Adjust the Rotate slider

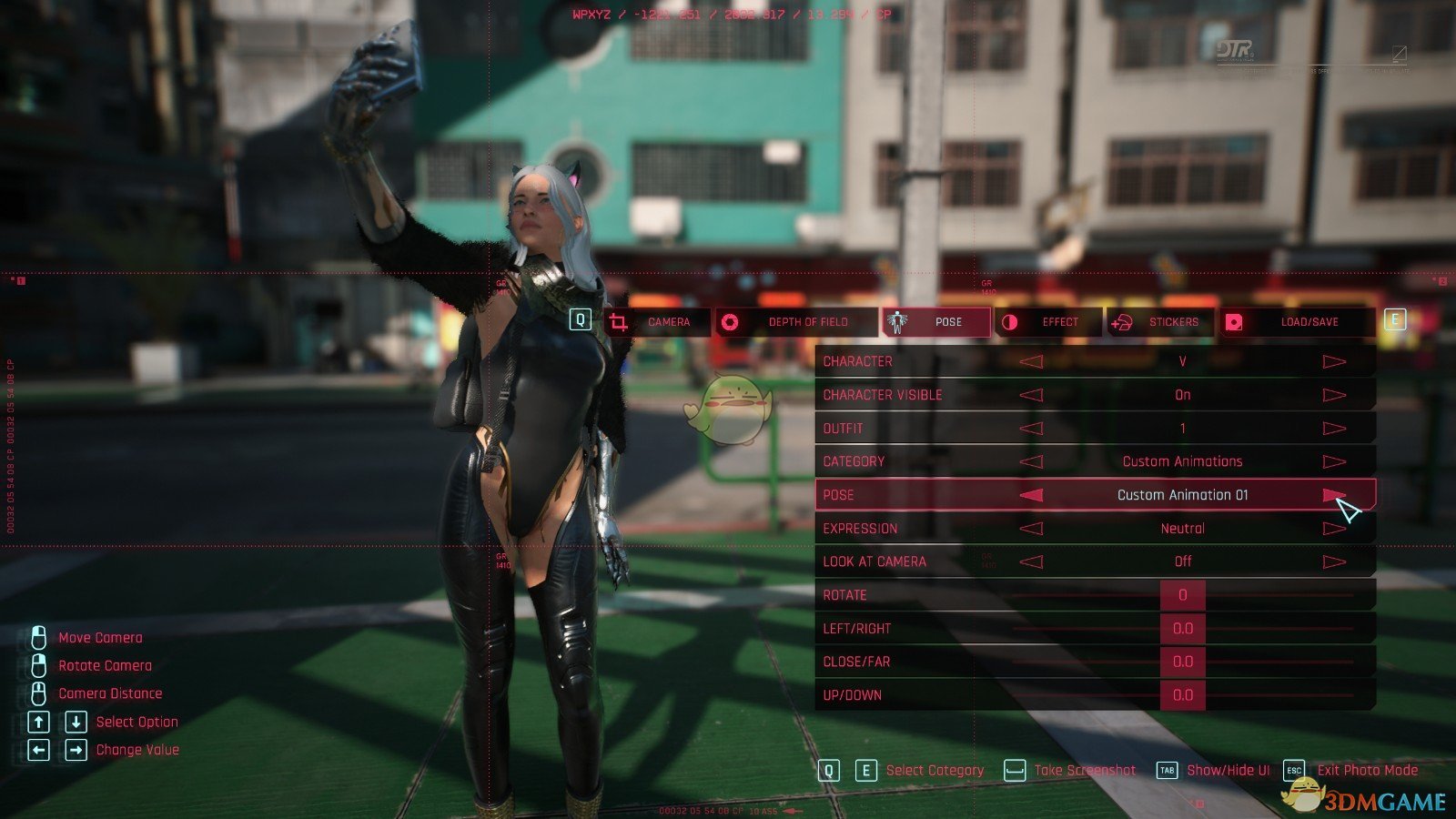pyautogui.click(x=1182, y=595)
